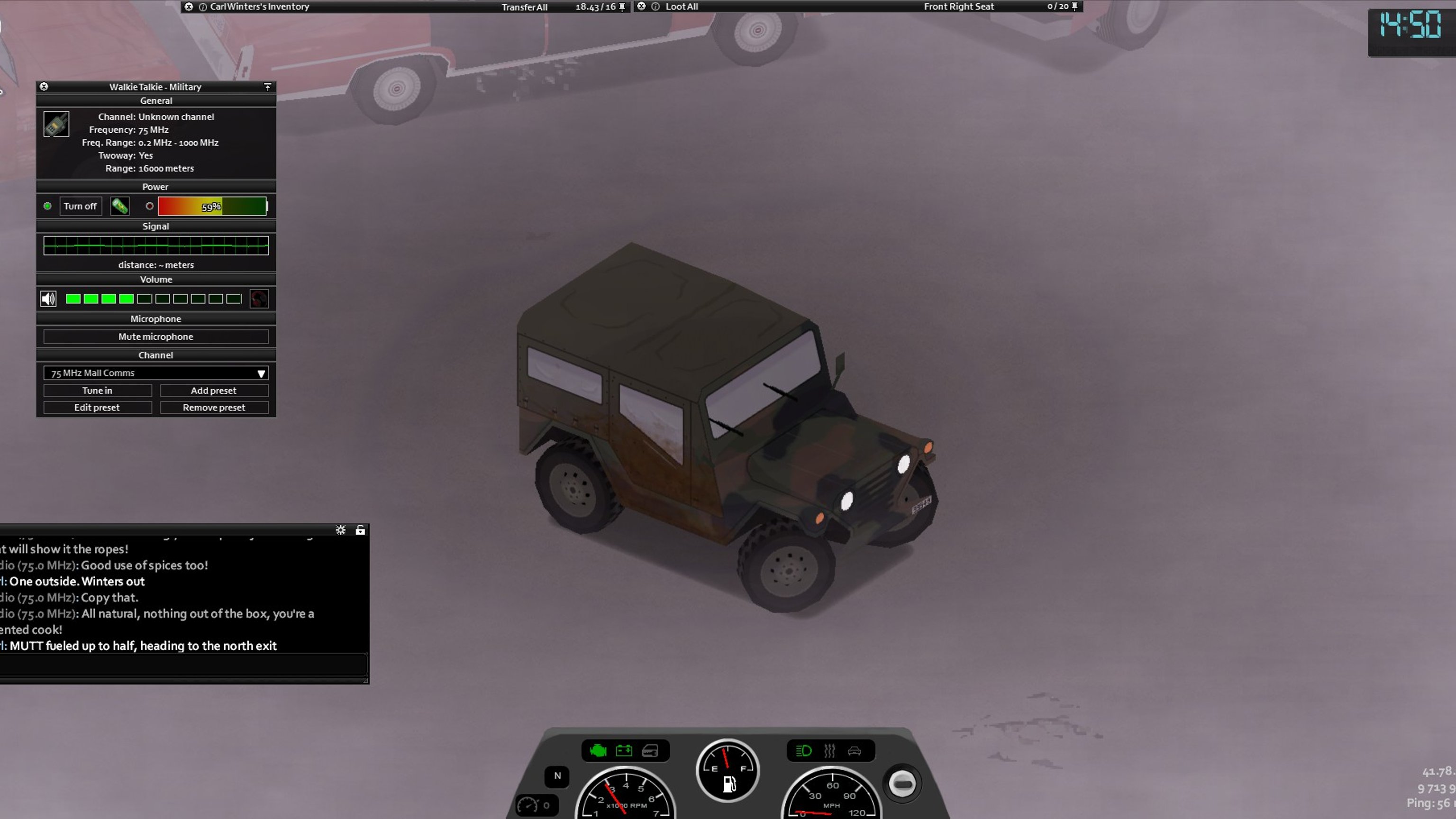Remove the selected channel preset
The image size is (1456, 819).
pyautogui.click(x=214, y=408)
